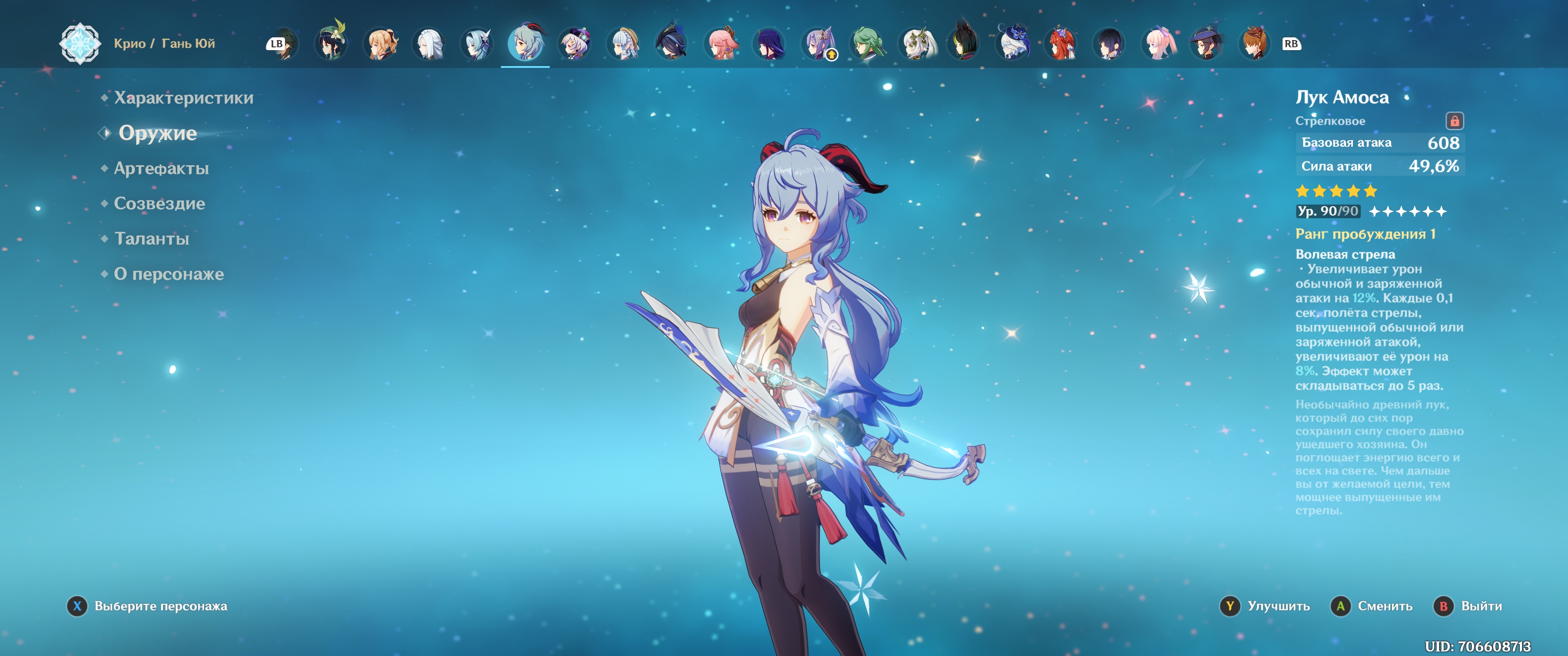Select the Оружие menu entry
This screenshot has height=656, width=1568.
157,133
